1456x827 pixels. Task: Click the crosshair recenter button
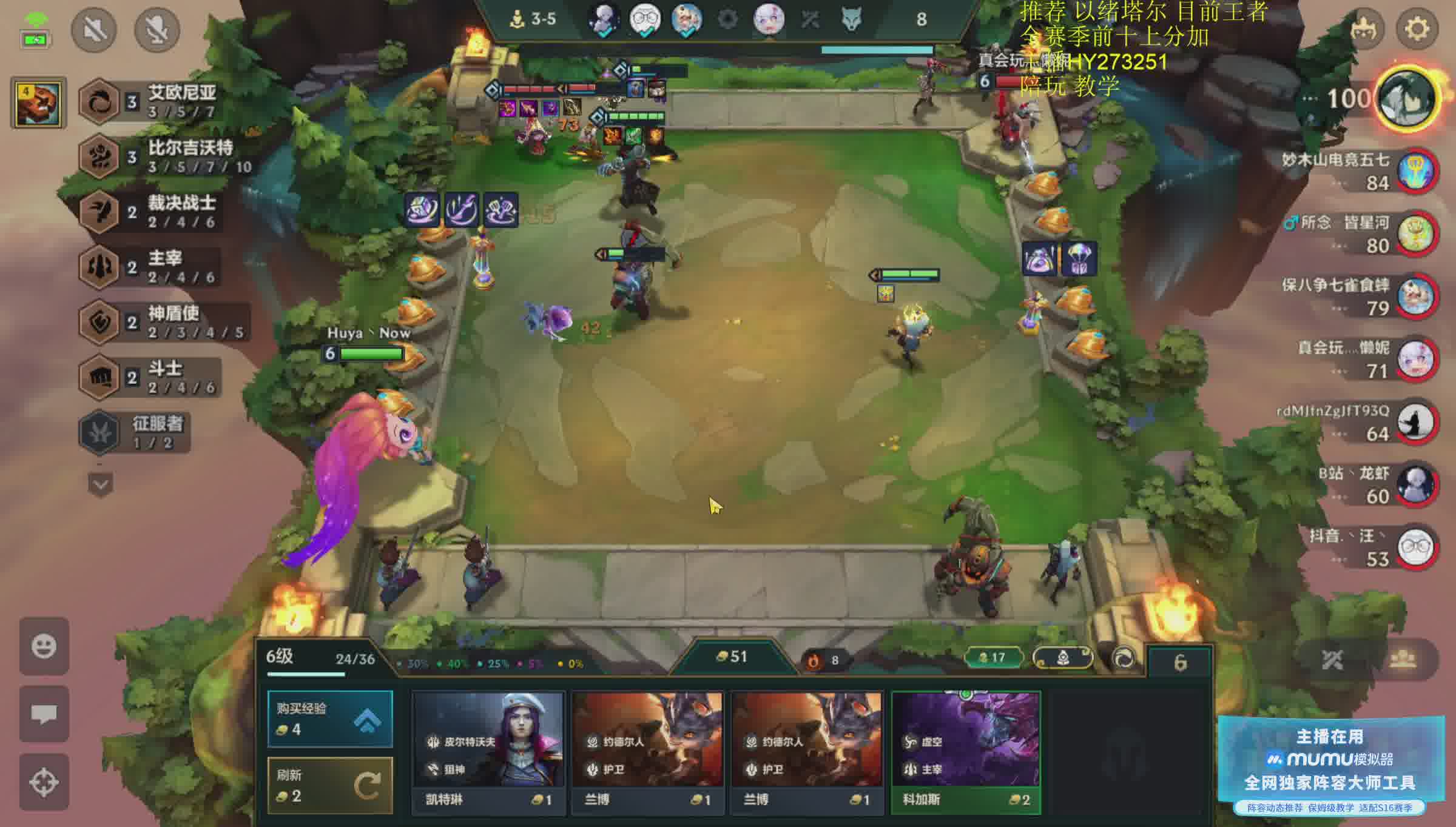[44, 782]
